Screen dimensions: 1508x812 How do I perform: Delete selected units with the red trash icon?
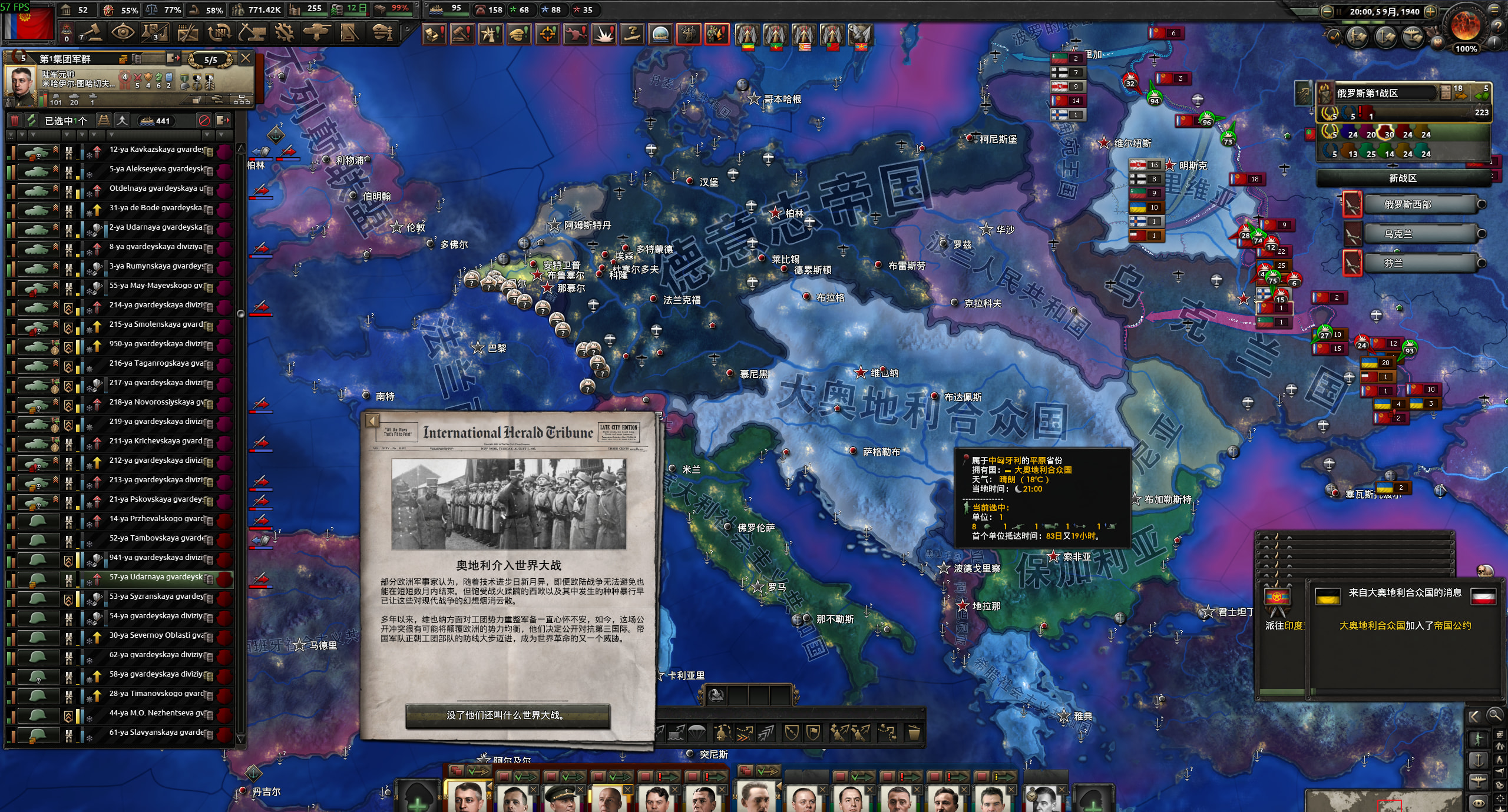[15, 121]
